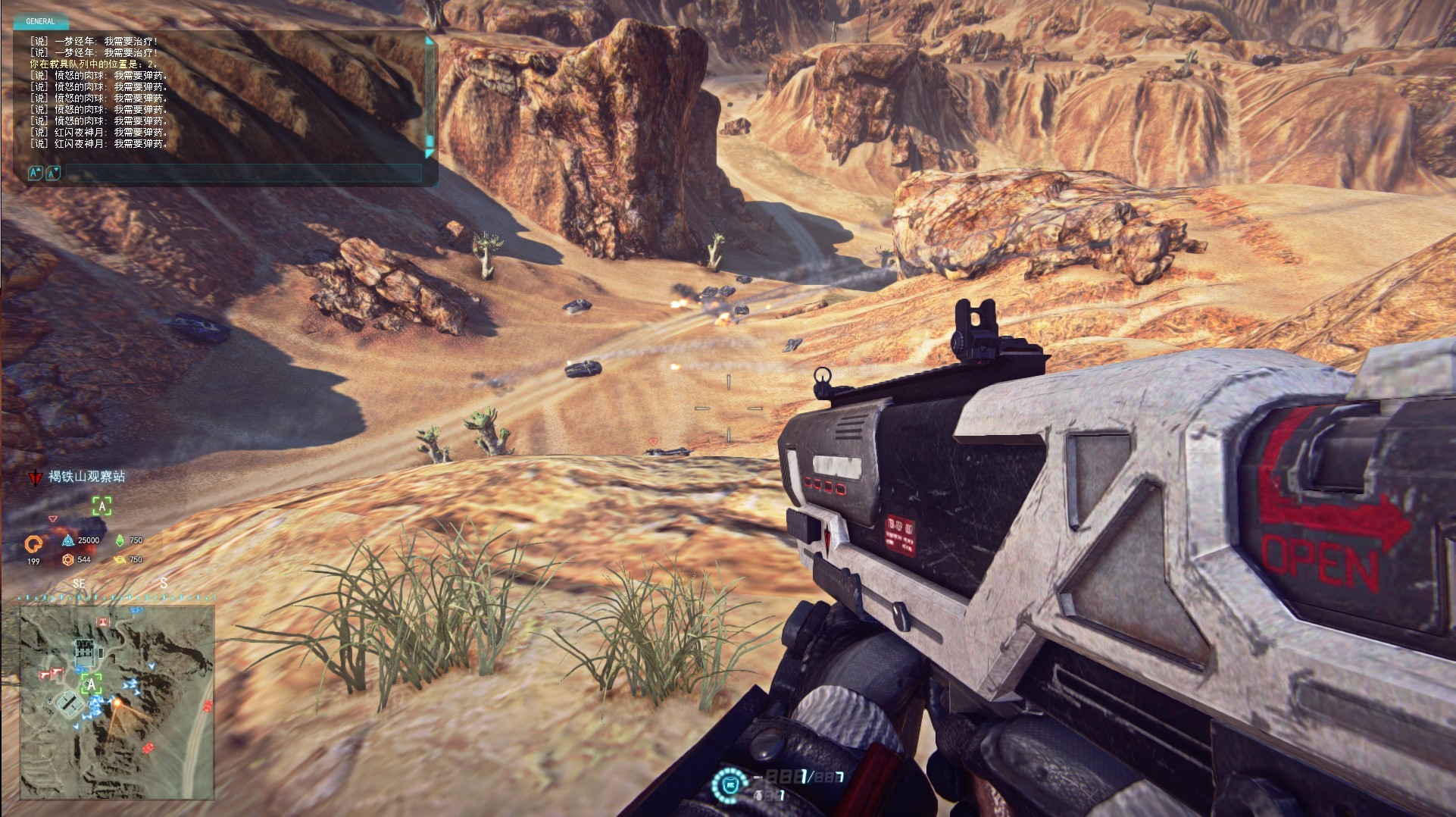Click the chat text input field
This screenshot has width=1456, height=817.
coord(242,174)
